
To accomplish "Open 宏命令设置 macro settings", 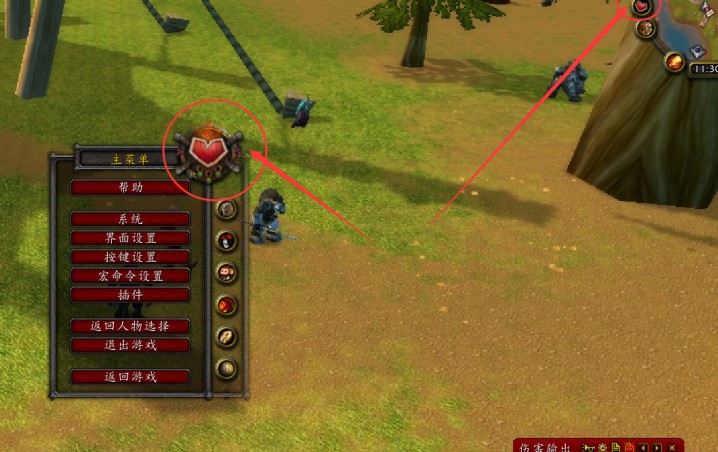I will 130,276.
